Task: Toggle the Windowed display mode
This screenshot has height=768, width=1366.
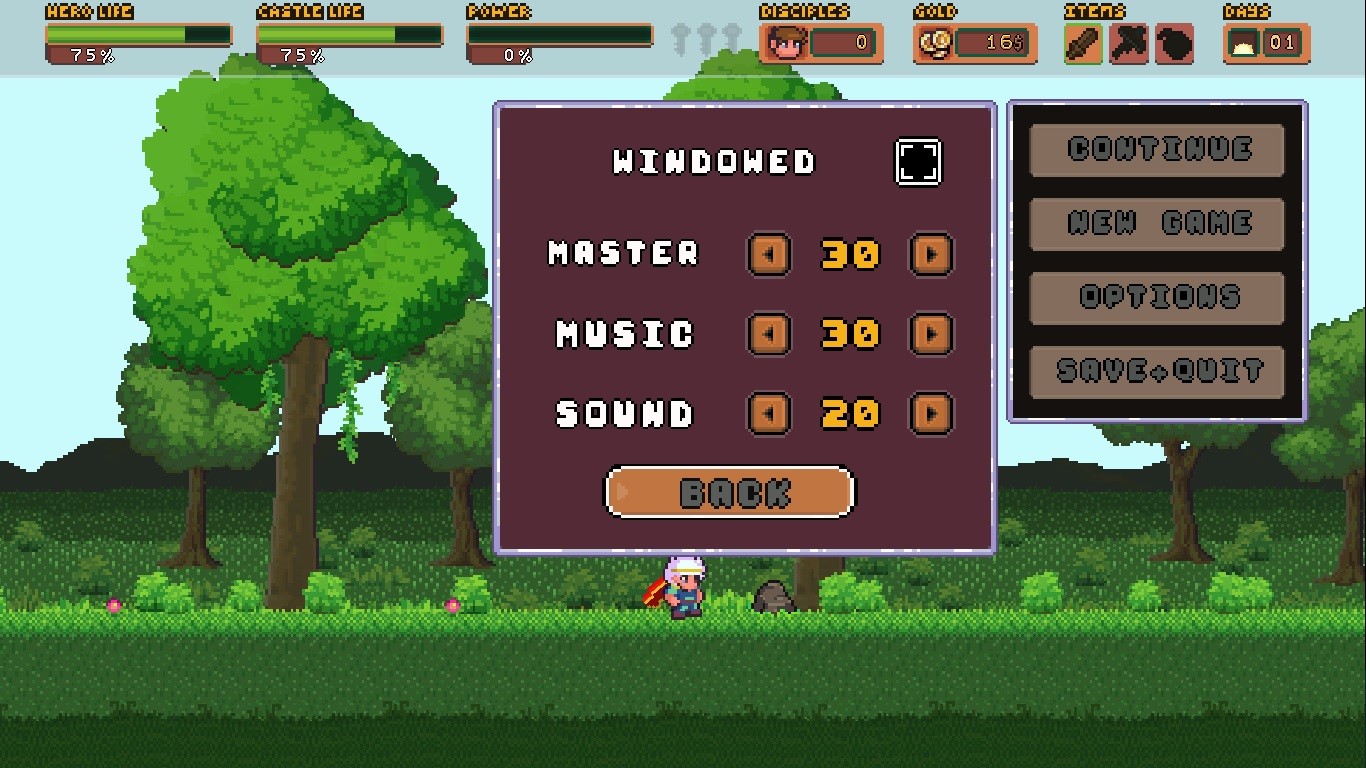Action: coord(918,161)
